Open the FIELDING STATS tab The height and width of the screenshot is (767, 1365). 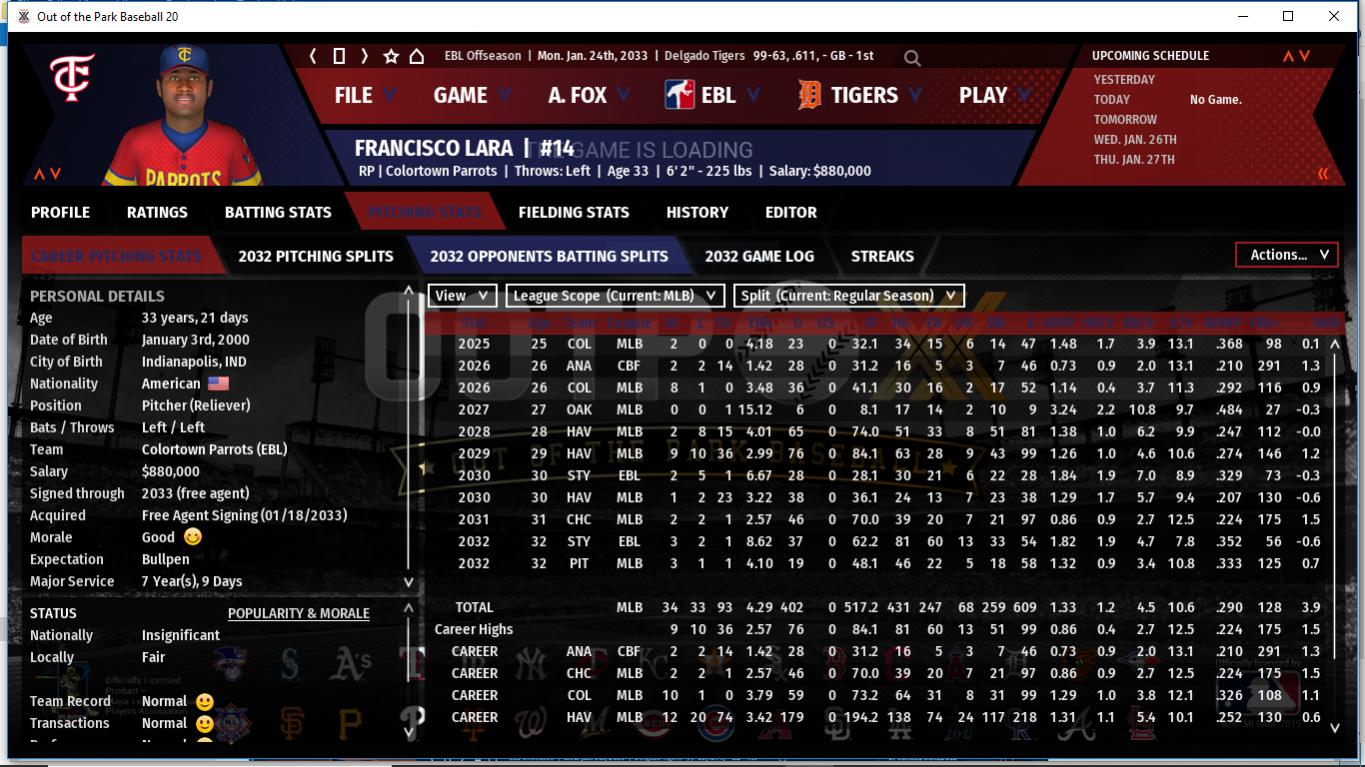574,212
